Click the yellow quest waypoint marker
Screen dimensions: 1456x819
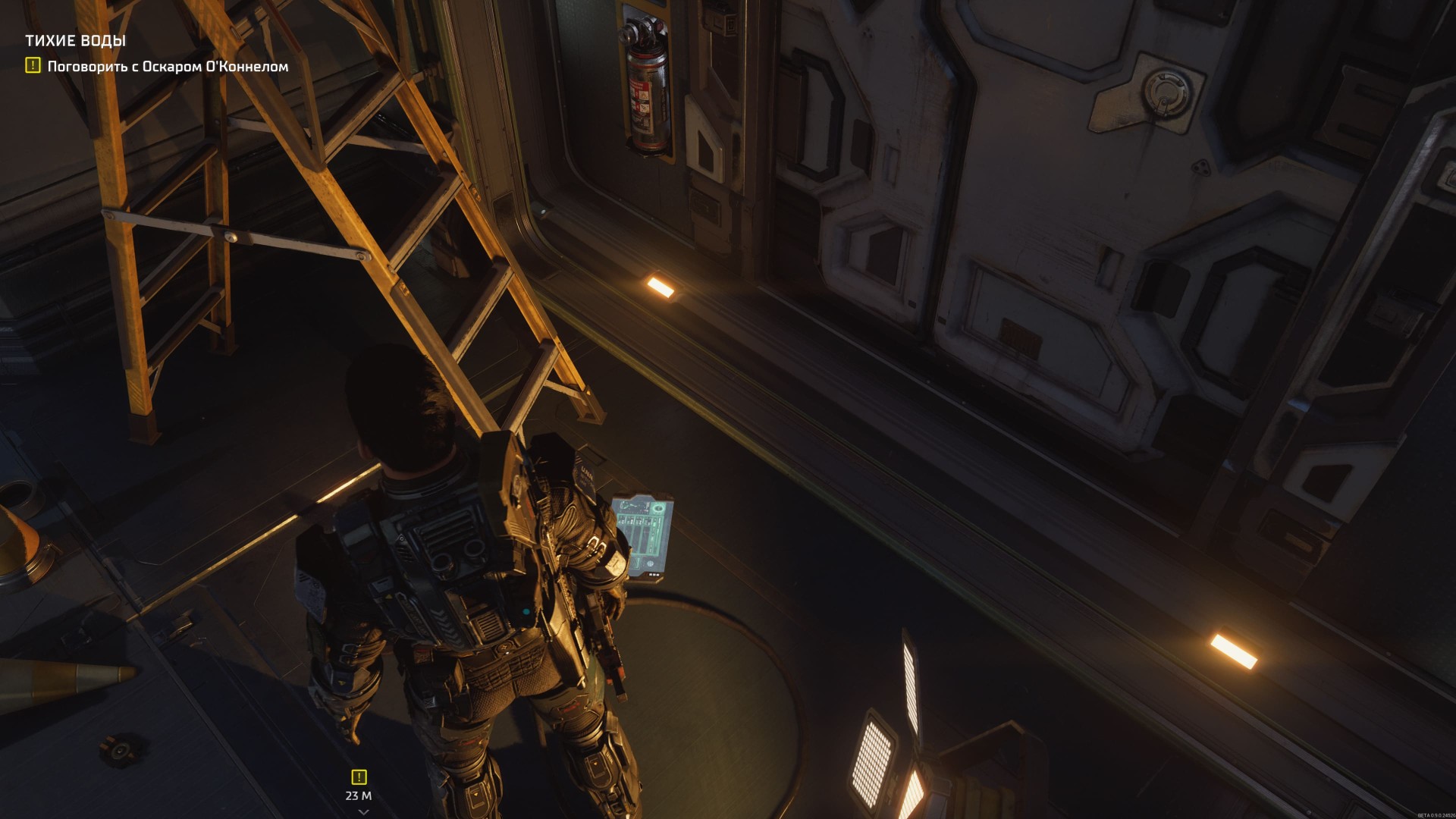point(359,777)
